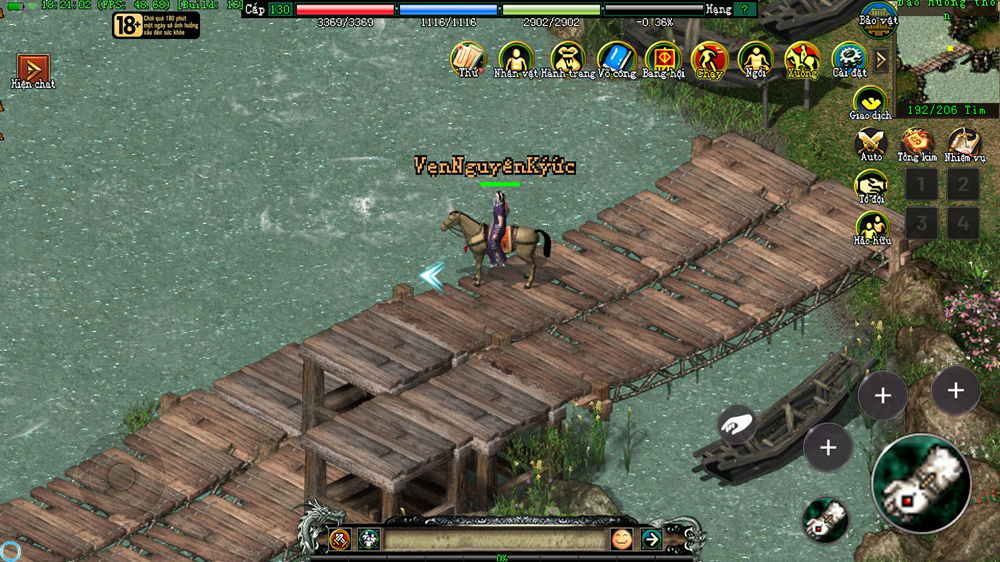Viewport: 1000px width, 562px height.
Task: Open the Tổ đội party handshake icon
Action: [871, 185]
